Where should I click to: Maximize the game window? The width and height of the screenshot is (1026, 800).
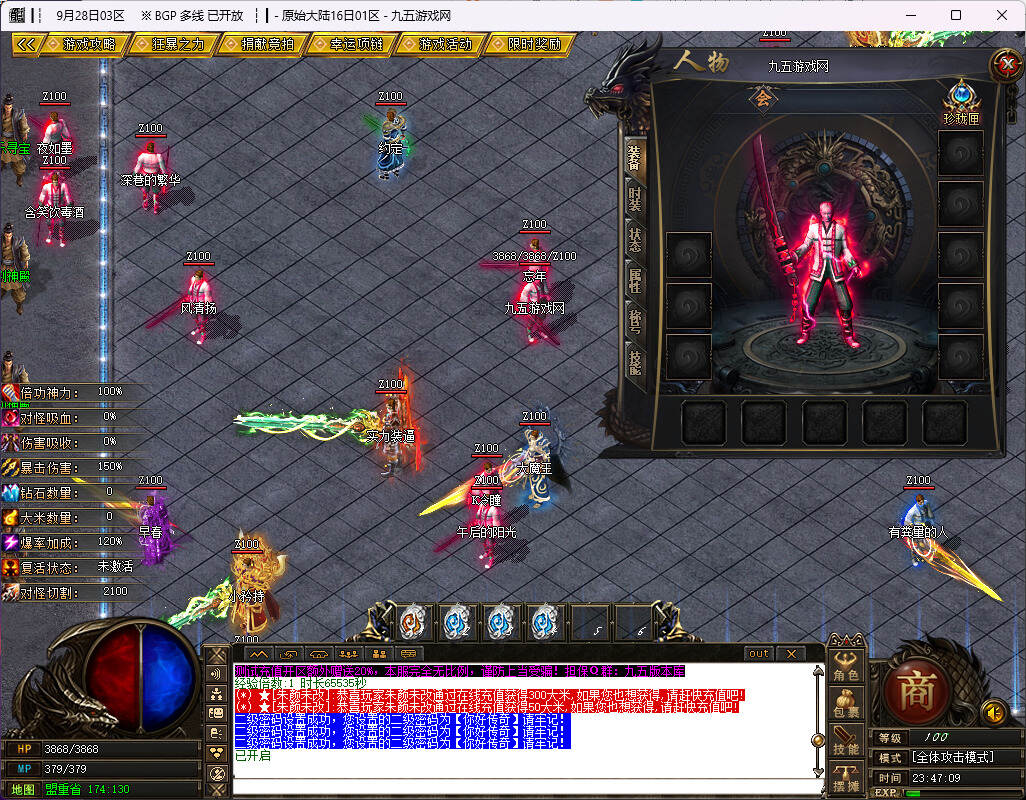[956, 15]
